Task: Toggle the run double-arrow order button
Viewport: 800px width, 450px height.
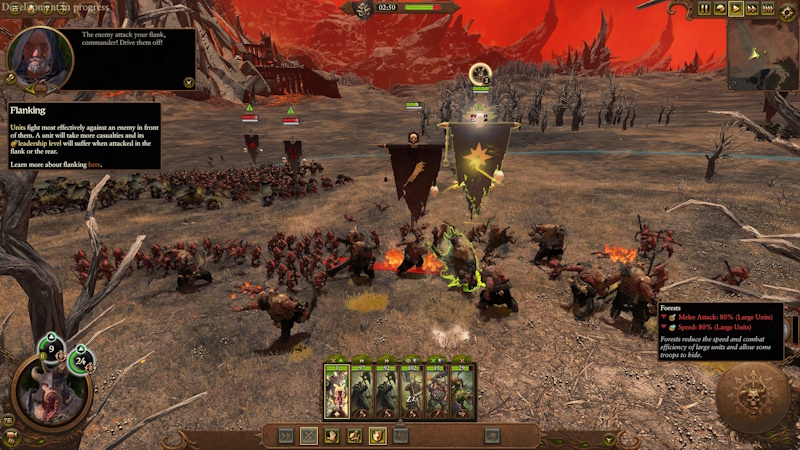Action: [286, 435]
